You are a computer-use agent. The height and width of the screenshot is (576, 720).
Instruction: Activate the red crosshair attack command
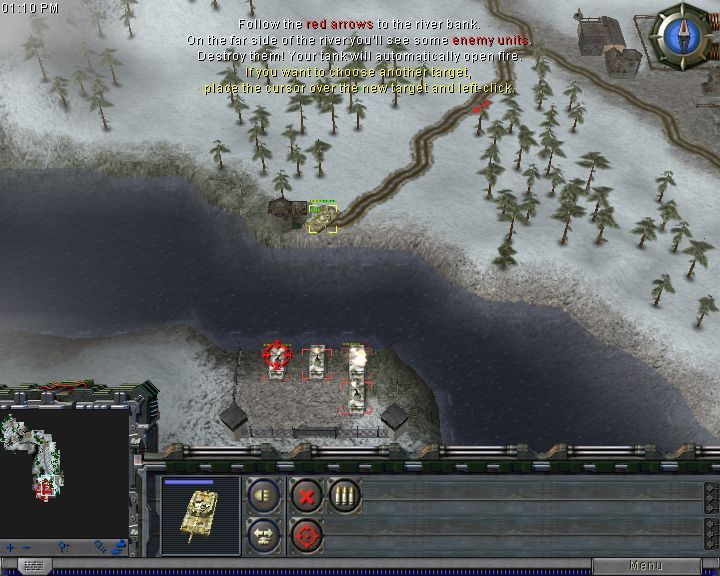click(306, 535)
